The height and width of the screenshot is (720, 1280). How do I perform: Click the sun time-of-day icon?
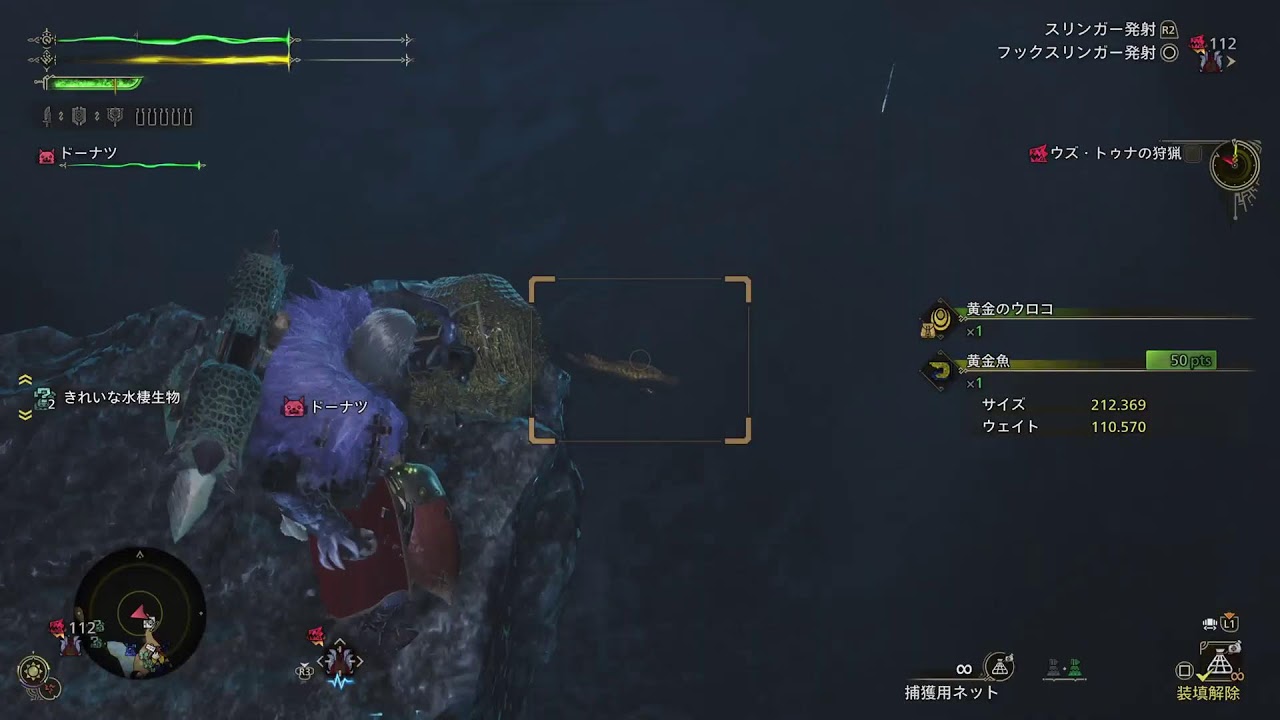pos(33,670)
